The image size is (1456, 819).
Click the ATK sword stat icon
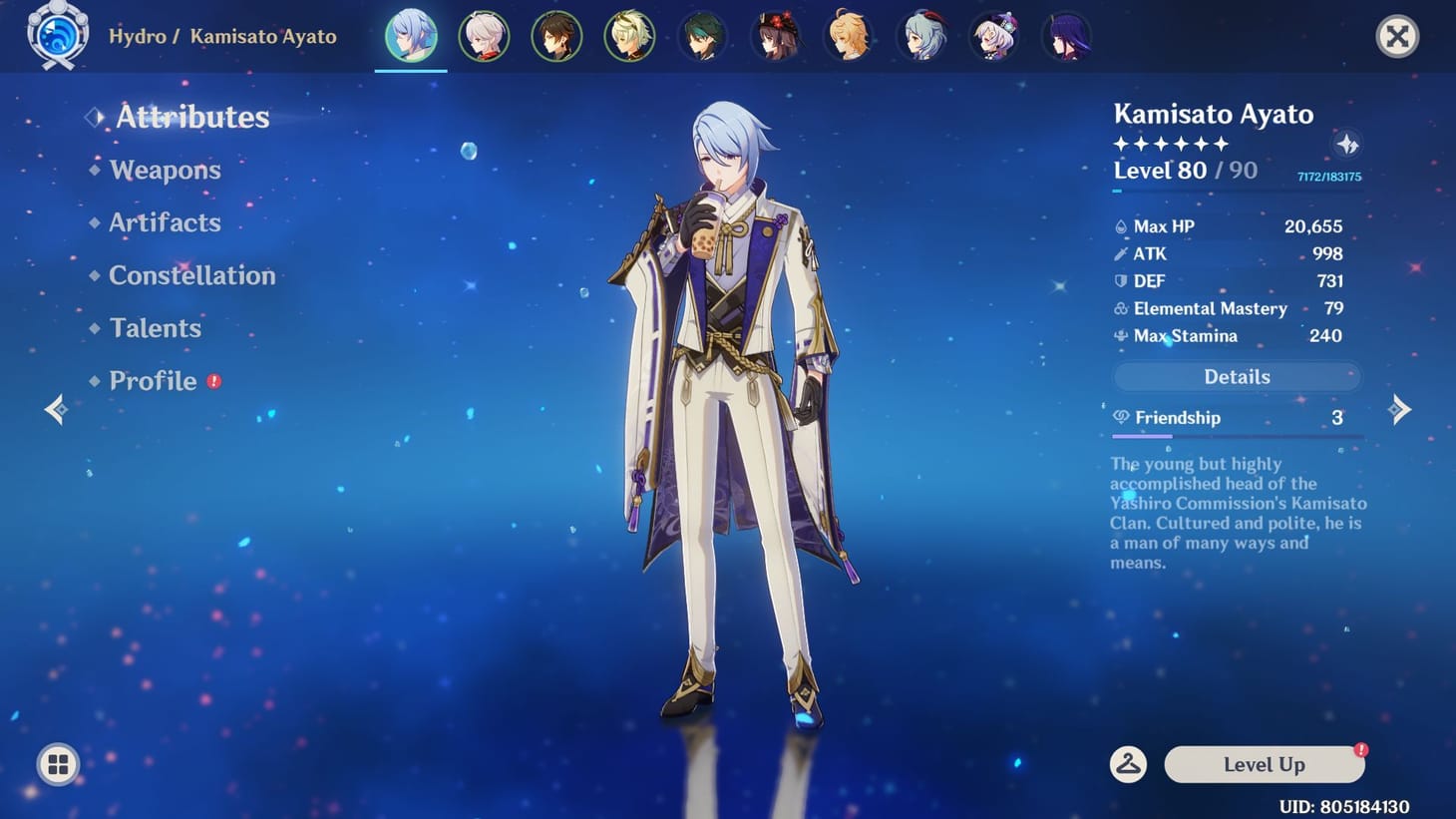pyautogui.click(x=1121, y=253)
